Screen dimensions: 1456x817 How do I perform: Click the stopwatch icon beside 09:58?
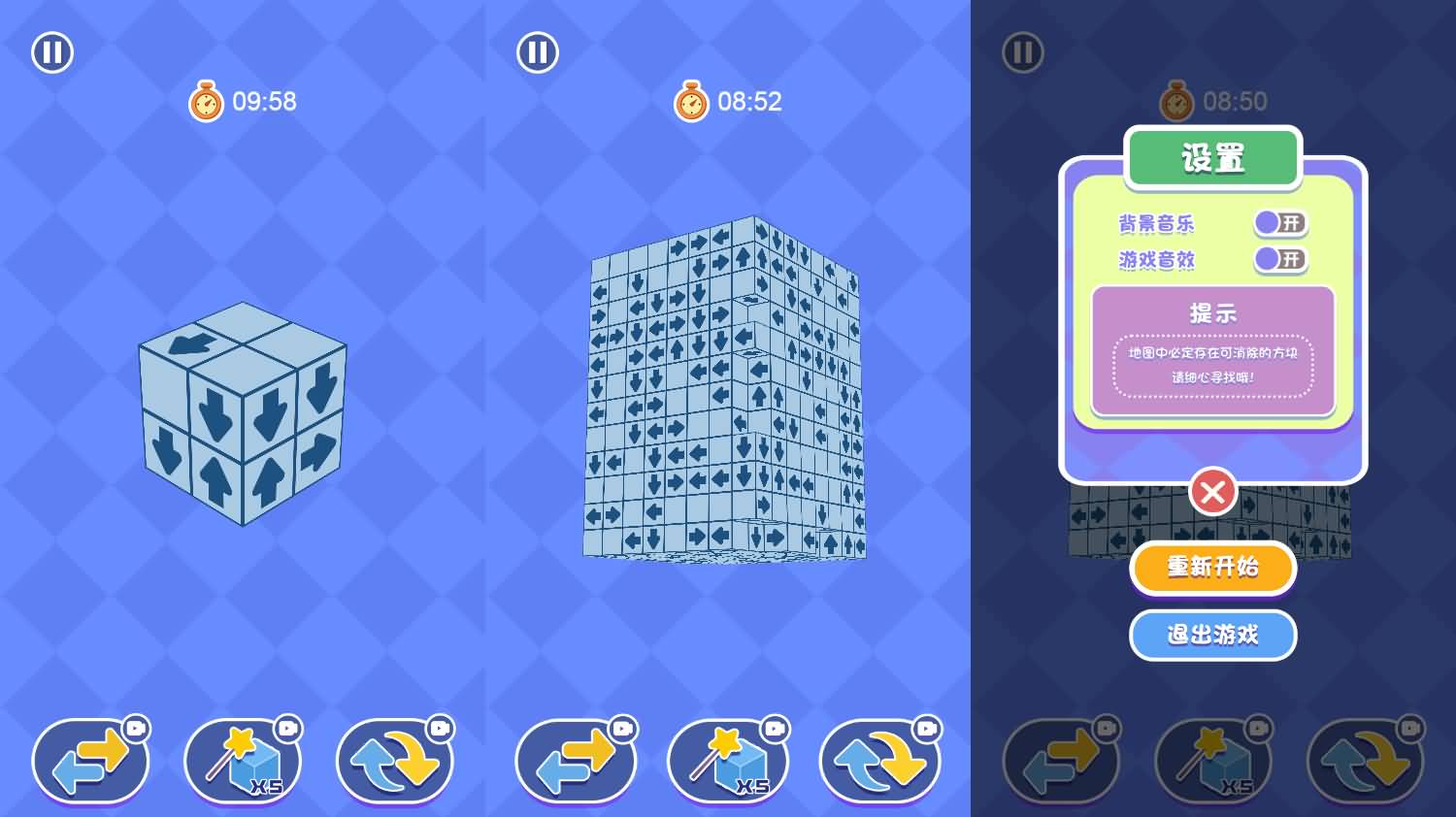[205, 101]
